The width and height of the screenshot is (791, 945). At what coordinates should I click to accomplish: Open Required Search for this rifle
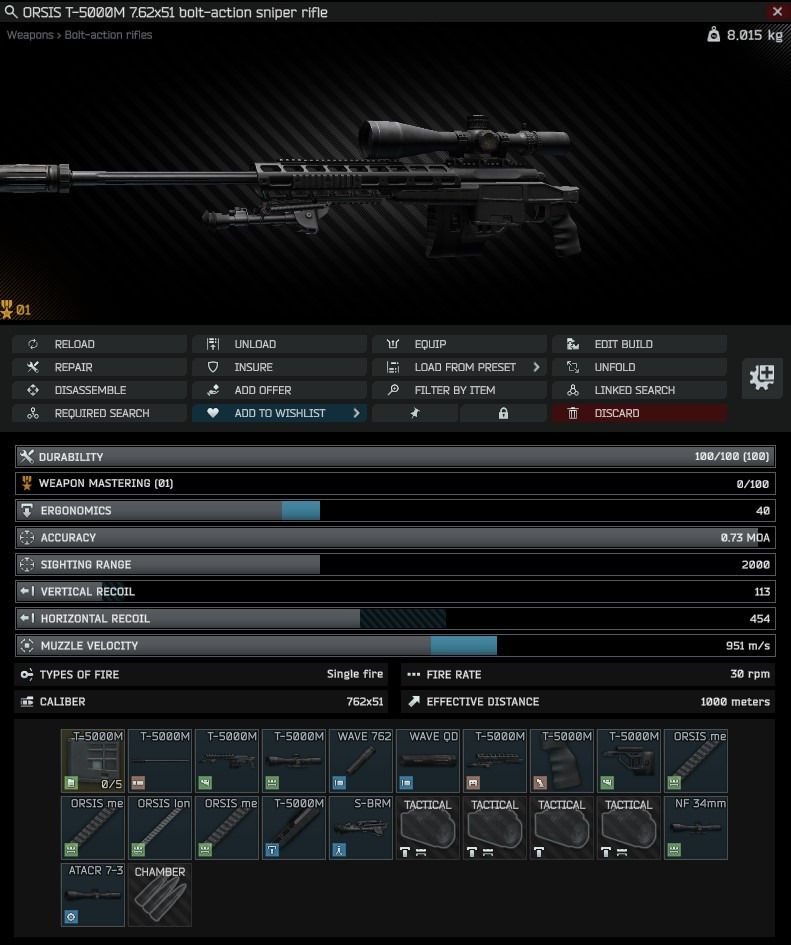click(99, 413)
